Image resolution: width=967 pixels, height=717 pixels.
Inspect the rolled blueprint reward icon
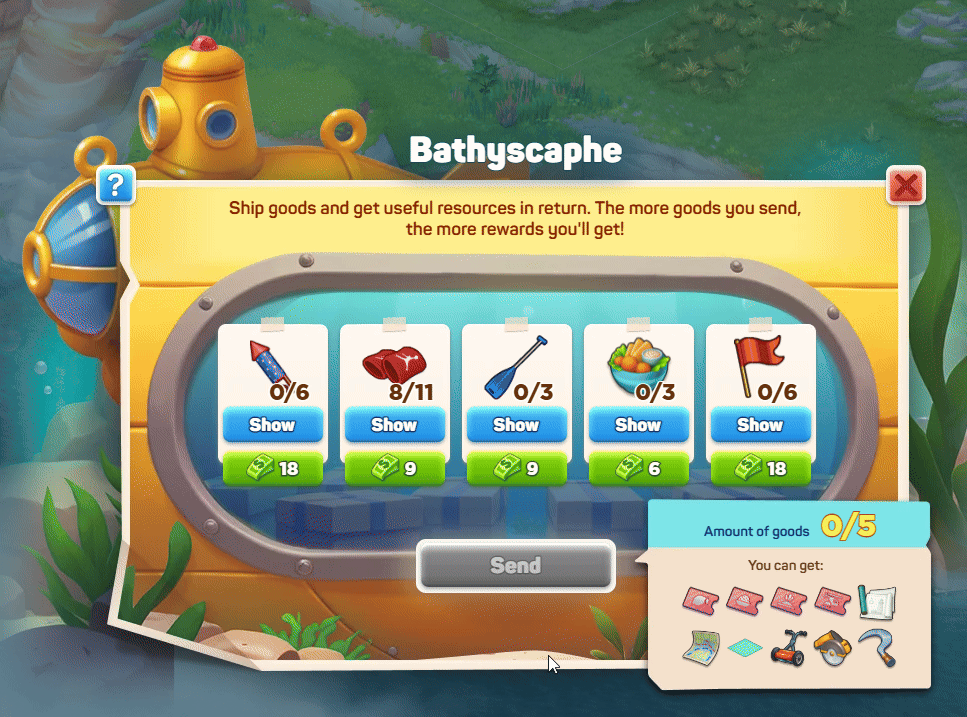tap(875, 601)
